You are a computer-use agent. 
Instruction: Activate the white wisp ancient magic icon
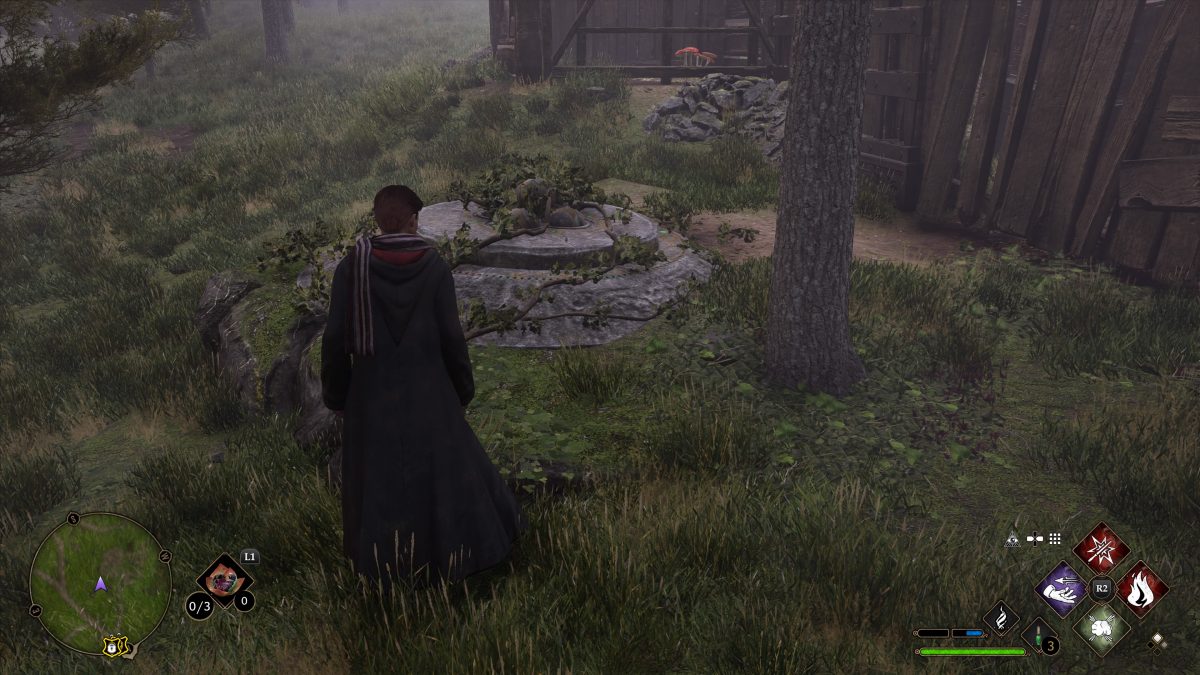(1001, 618)
